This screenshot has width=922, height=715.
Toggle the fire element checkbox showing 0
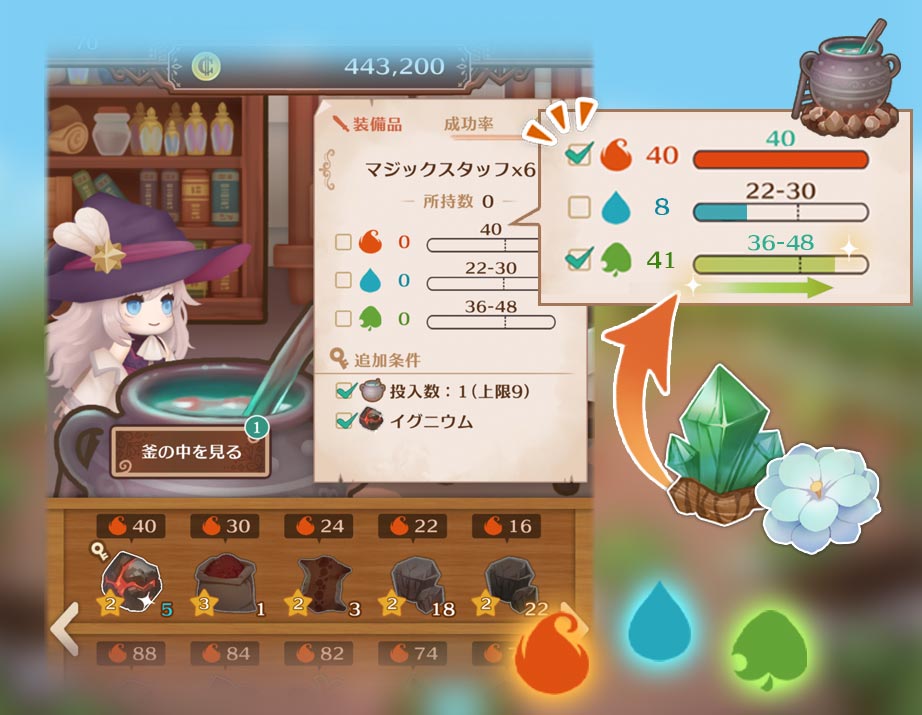[343, 242]
